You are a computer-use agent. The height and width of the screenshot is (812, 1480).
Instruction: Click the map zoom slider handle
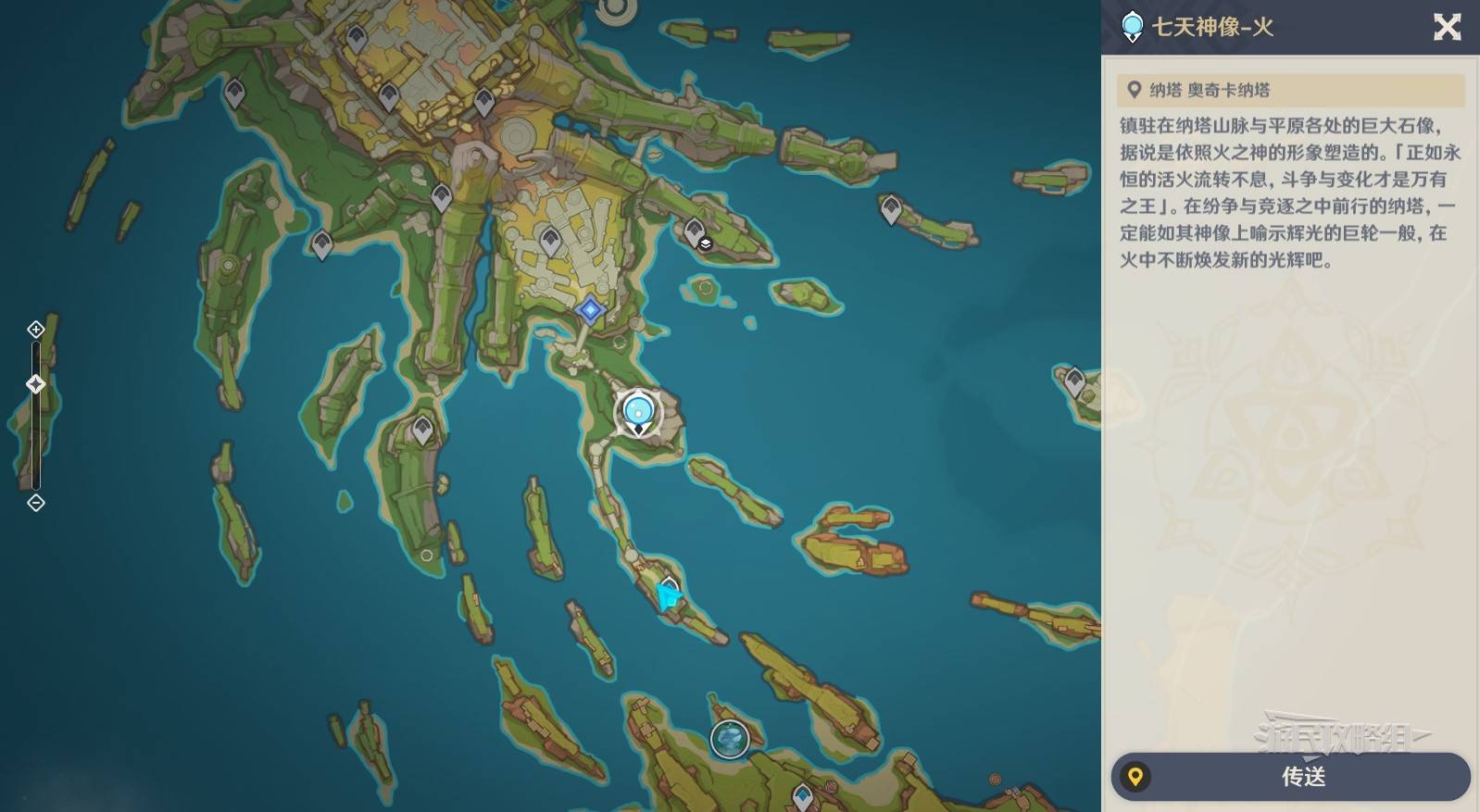tap(36, 384)
